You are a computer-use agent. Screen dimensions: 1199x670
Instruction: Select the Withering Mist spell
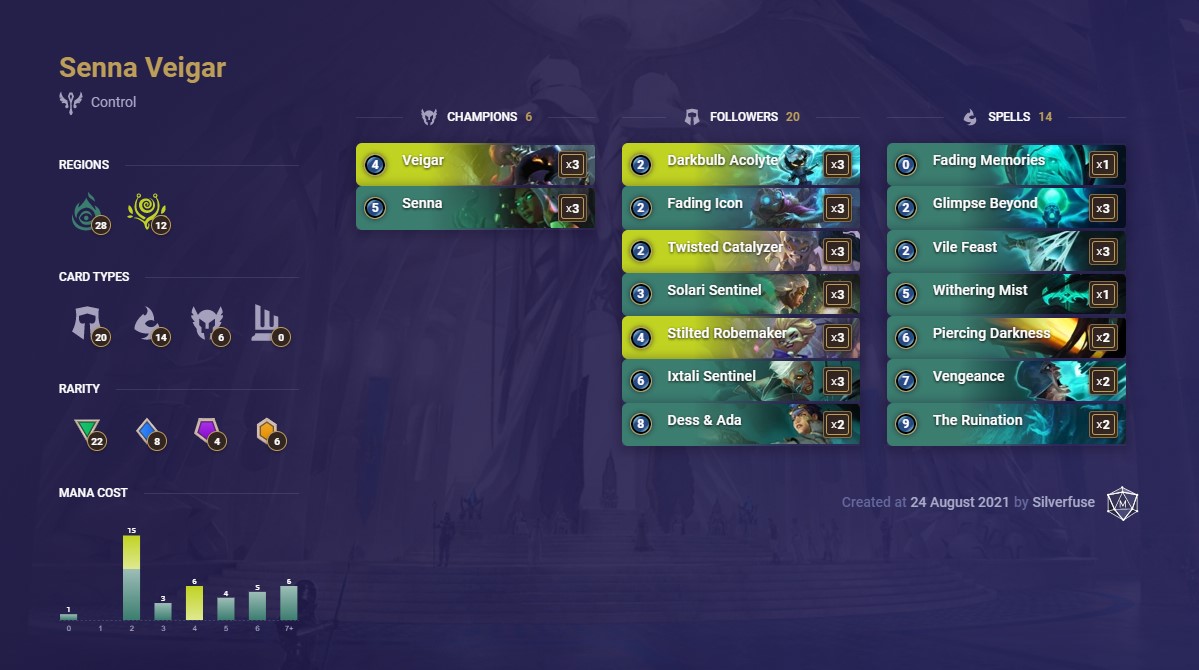pos(1005,294)
